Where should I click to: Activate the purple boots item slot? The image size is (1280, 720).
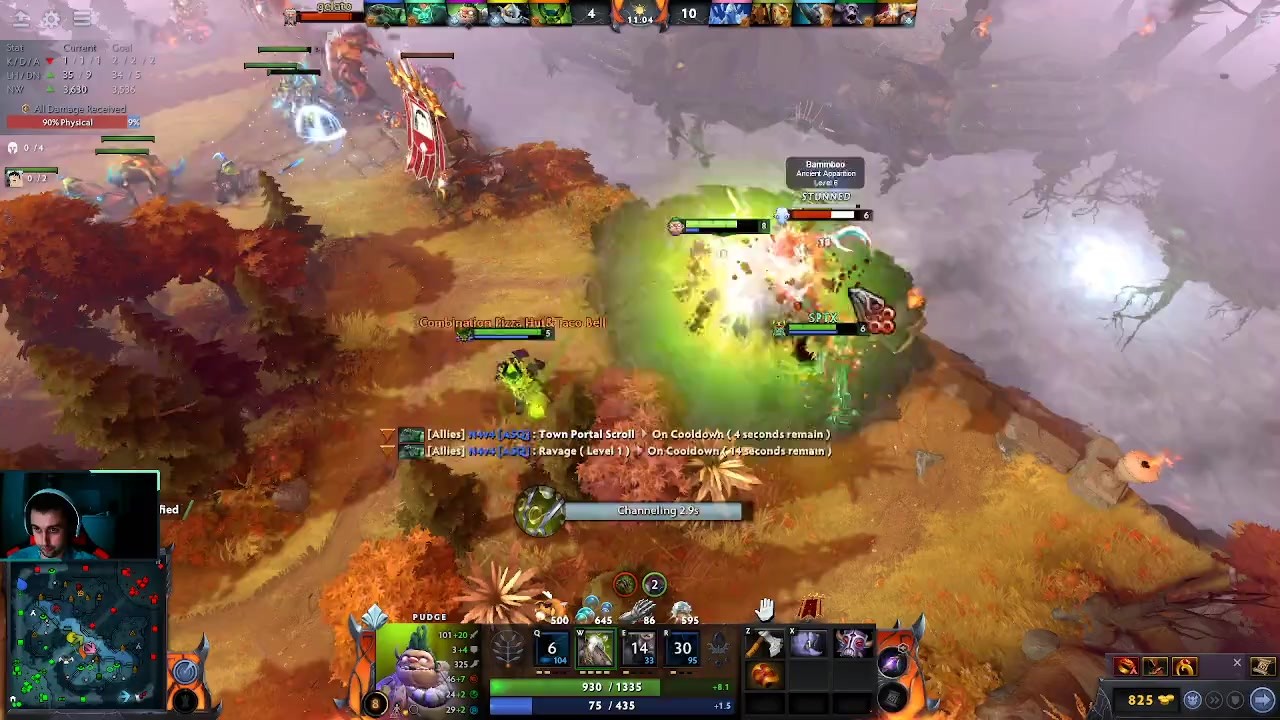(809, 645)
